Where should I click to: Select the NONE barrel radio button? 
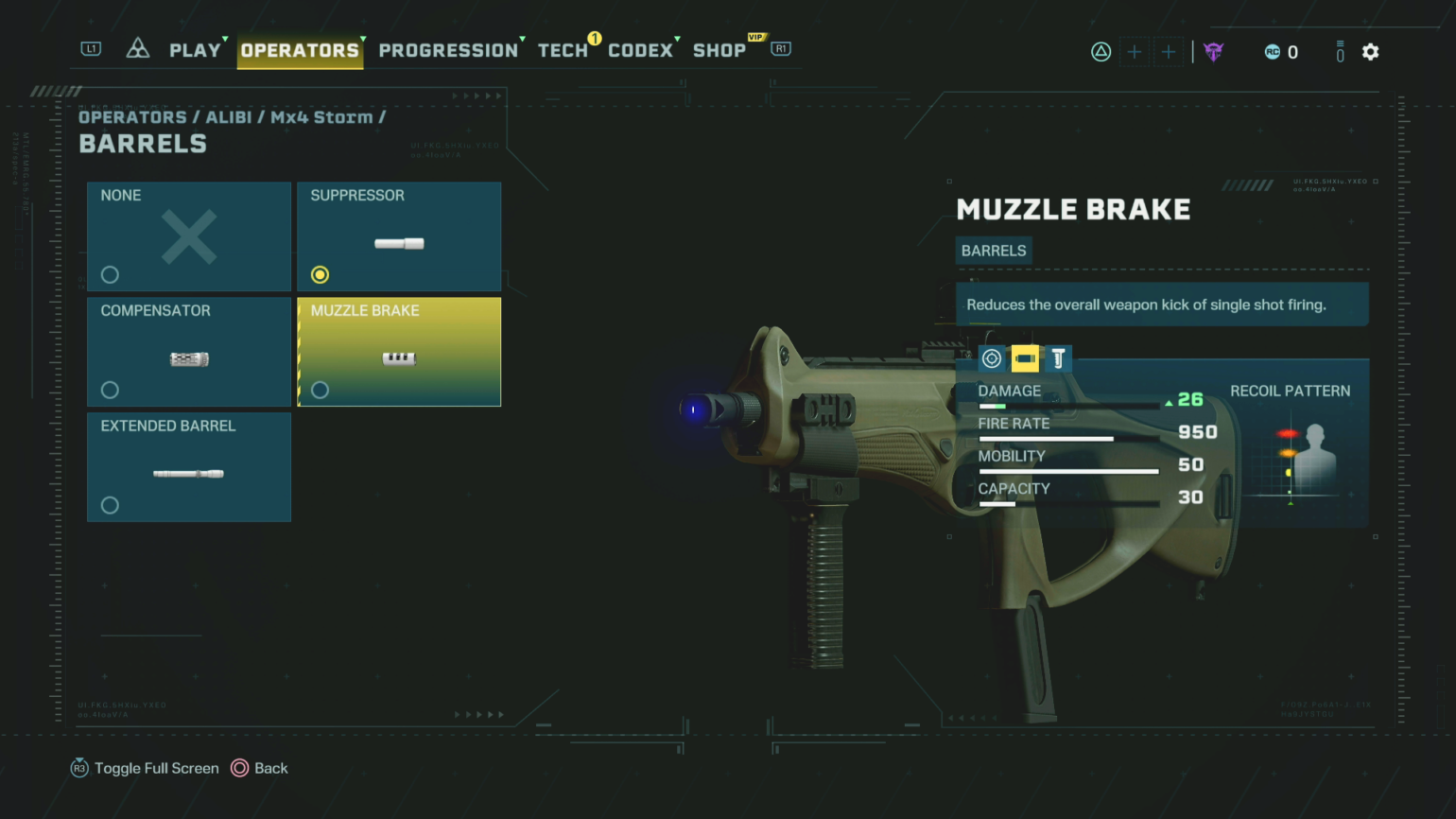coord(110,274)
